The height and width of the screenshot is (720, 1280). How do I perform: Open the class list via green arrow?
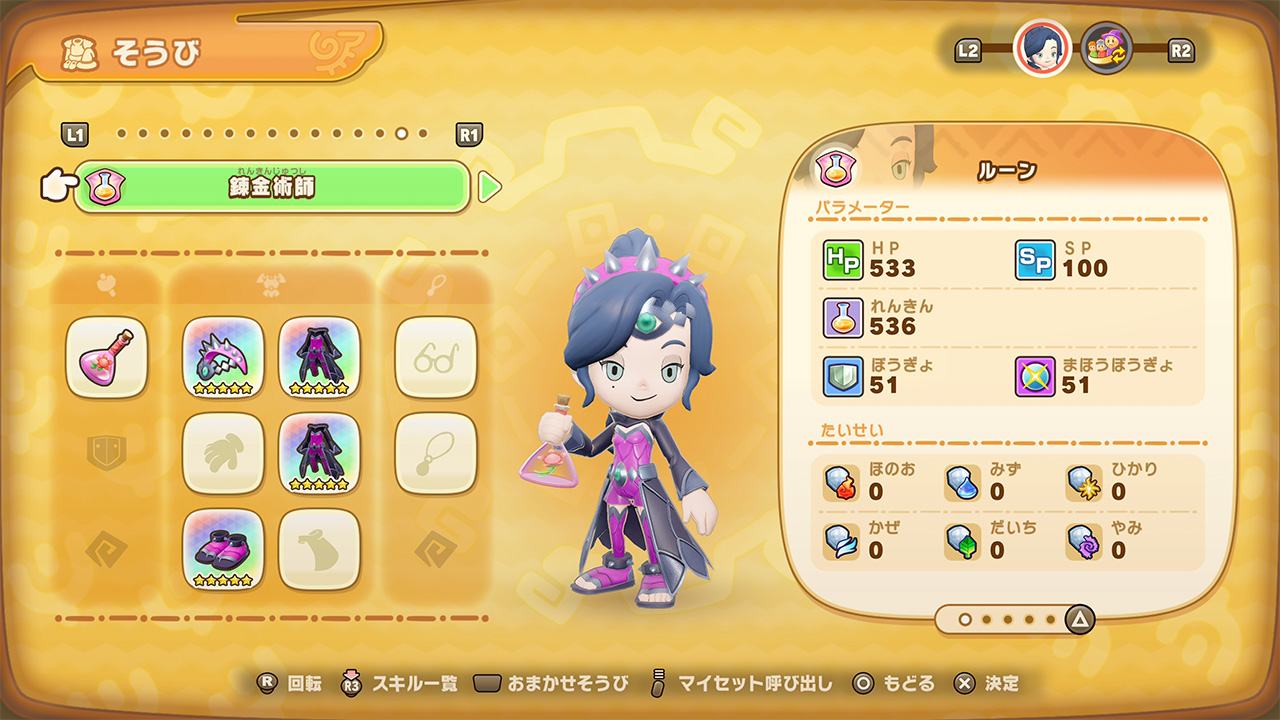[489, 186]
